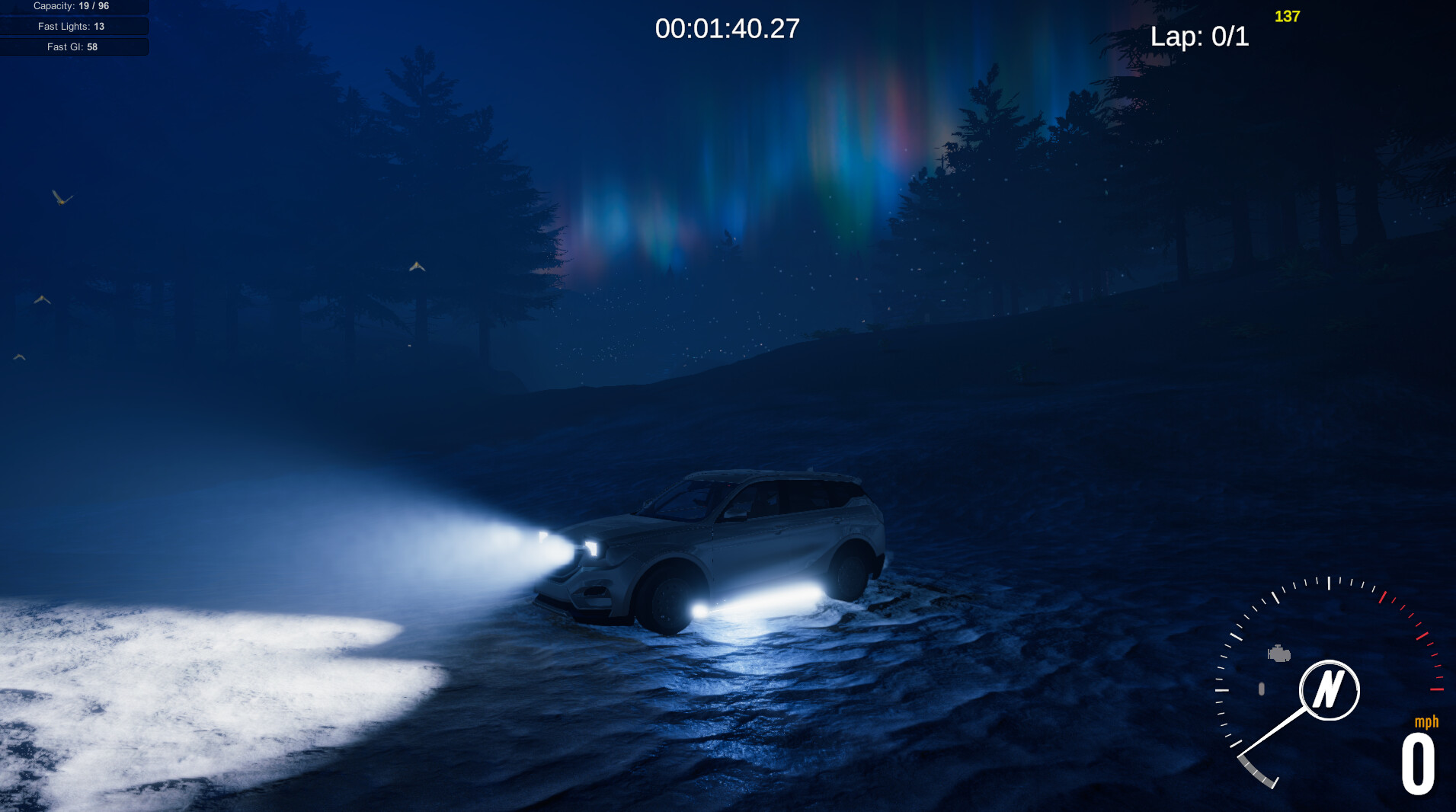Click the large 0 speed readout

[1417, 762]
